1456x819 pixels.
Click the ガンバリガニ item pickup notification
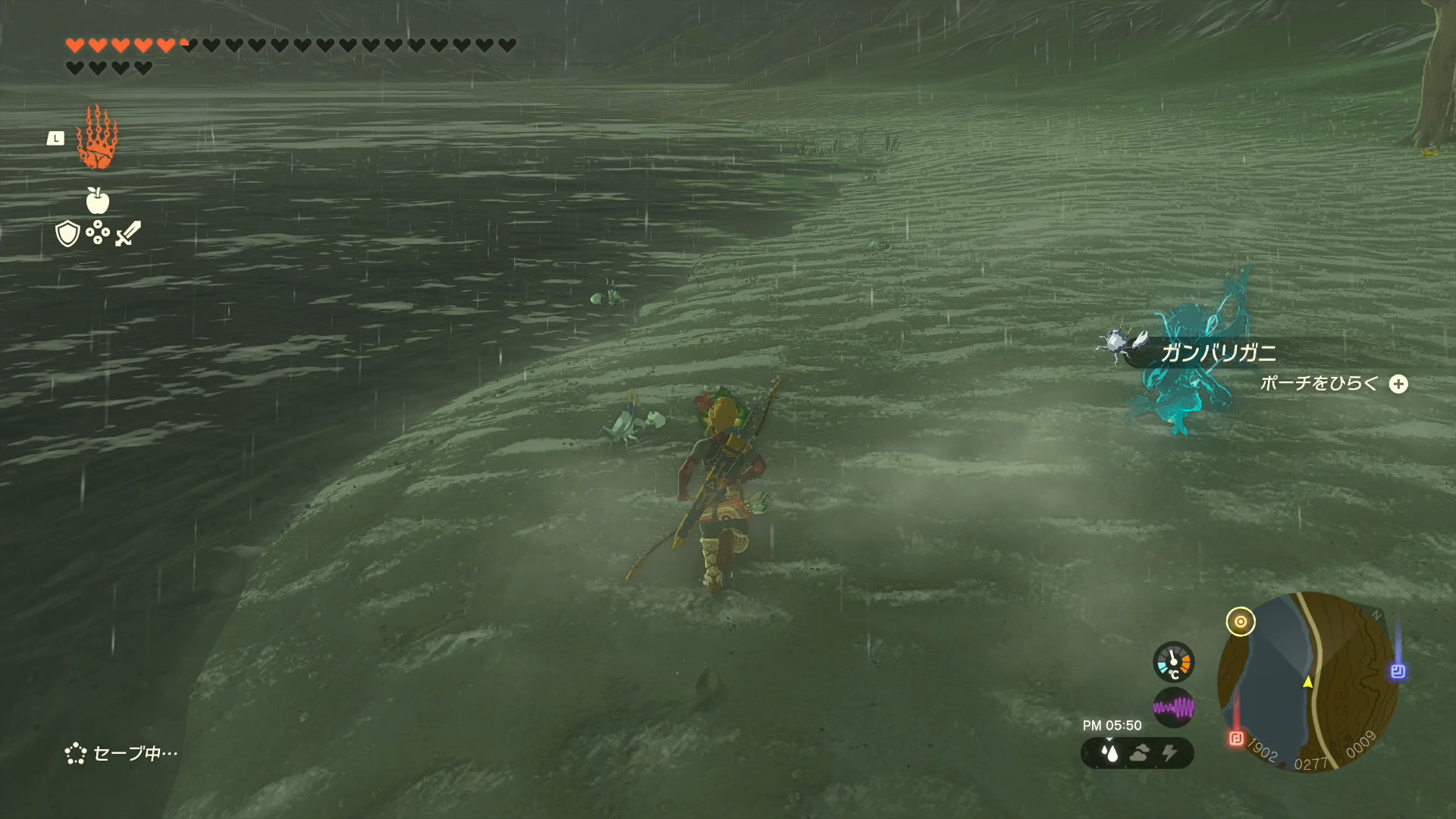(1216, 353)
